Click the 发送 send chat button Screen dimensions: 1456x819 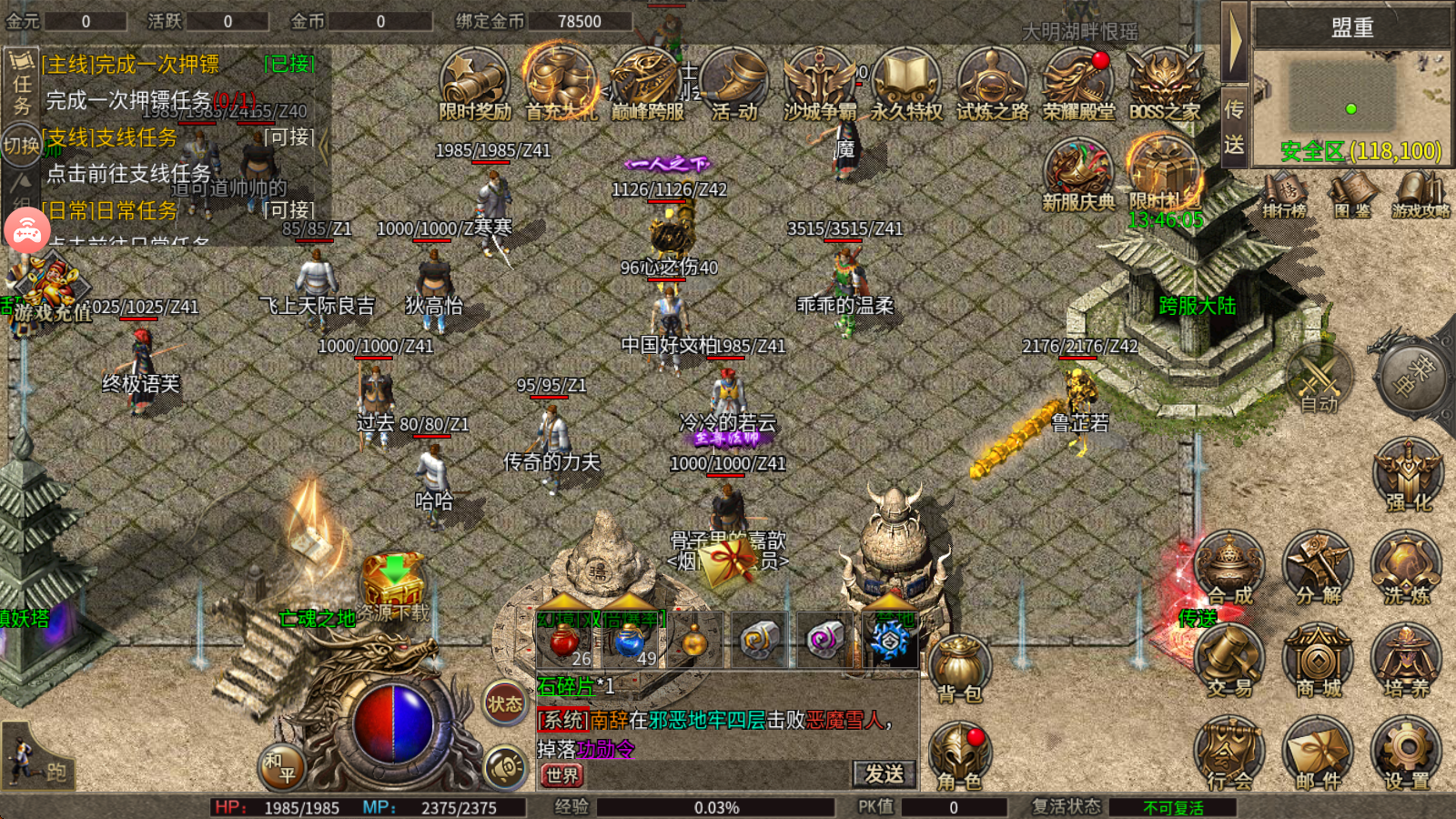pos(884,774)
